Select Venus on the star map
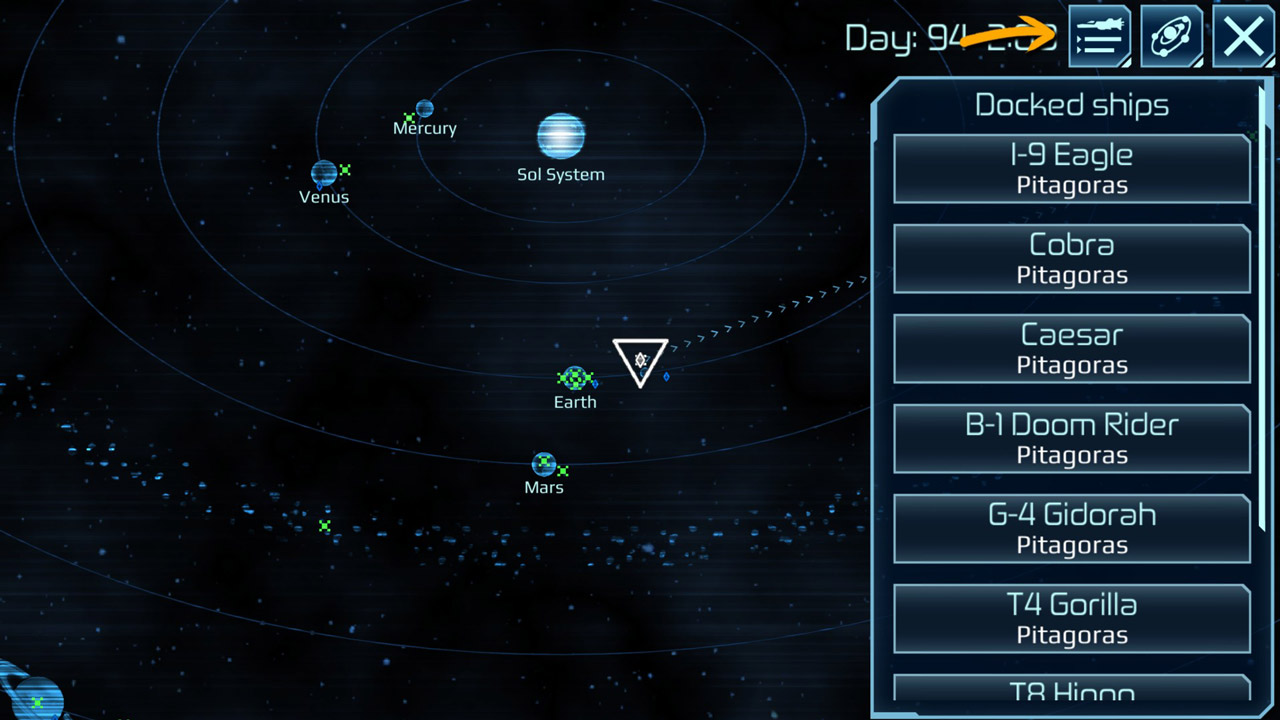Viewport: 1280px width, 720px height. 323,173
